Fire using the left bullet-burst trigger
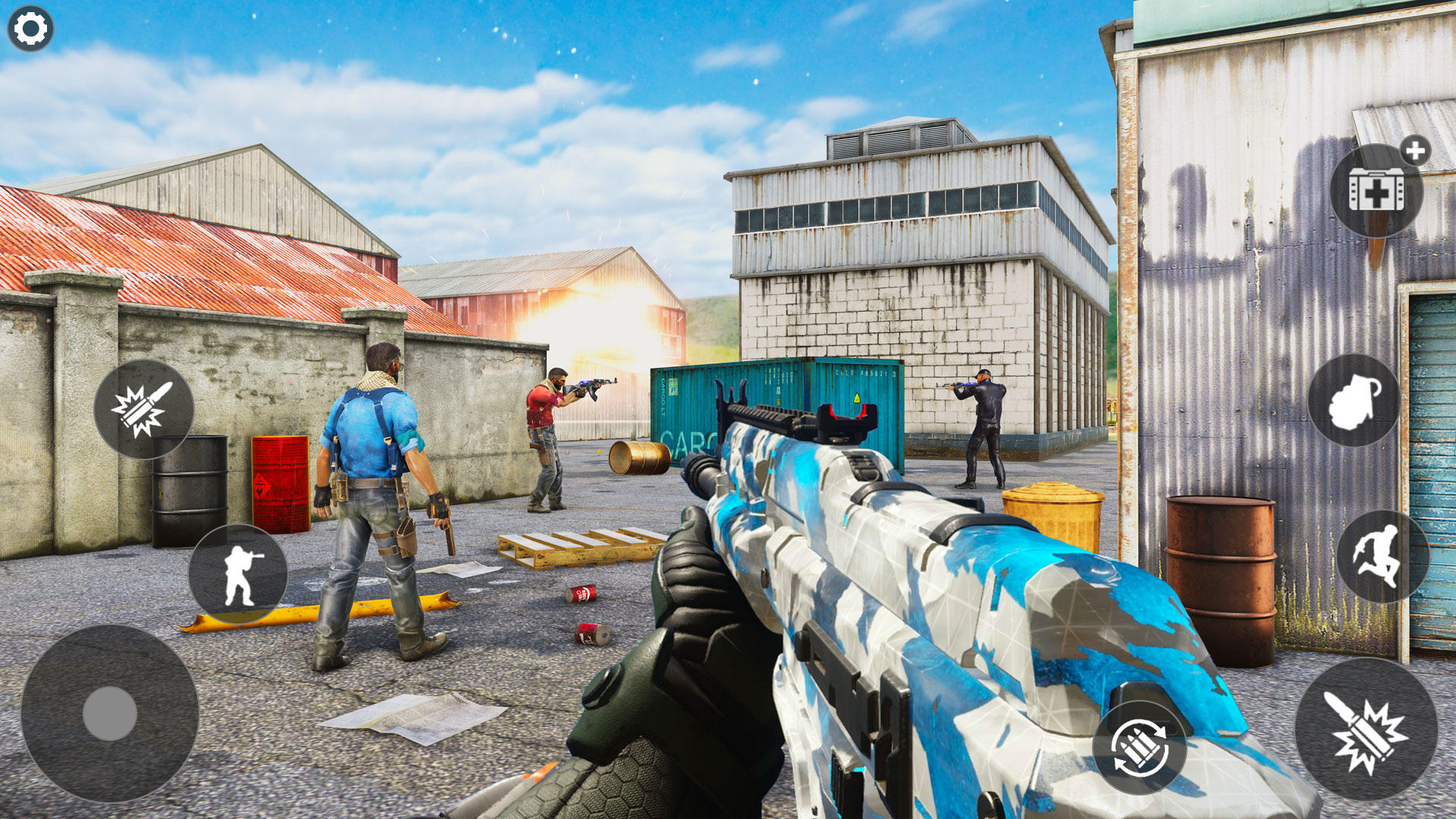The width and height of the screenshot is (1456, 819). click(x=144, y=411)
